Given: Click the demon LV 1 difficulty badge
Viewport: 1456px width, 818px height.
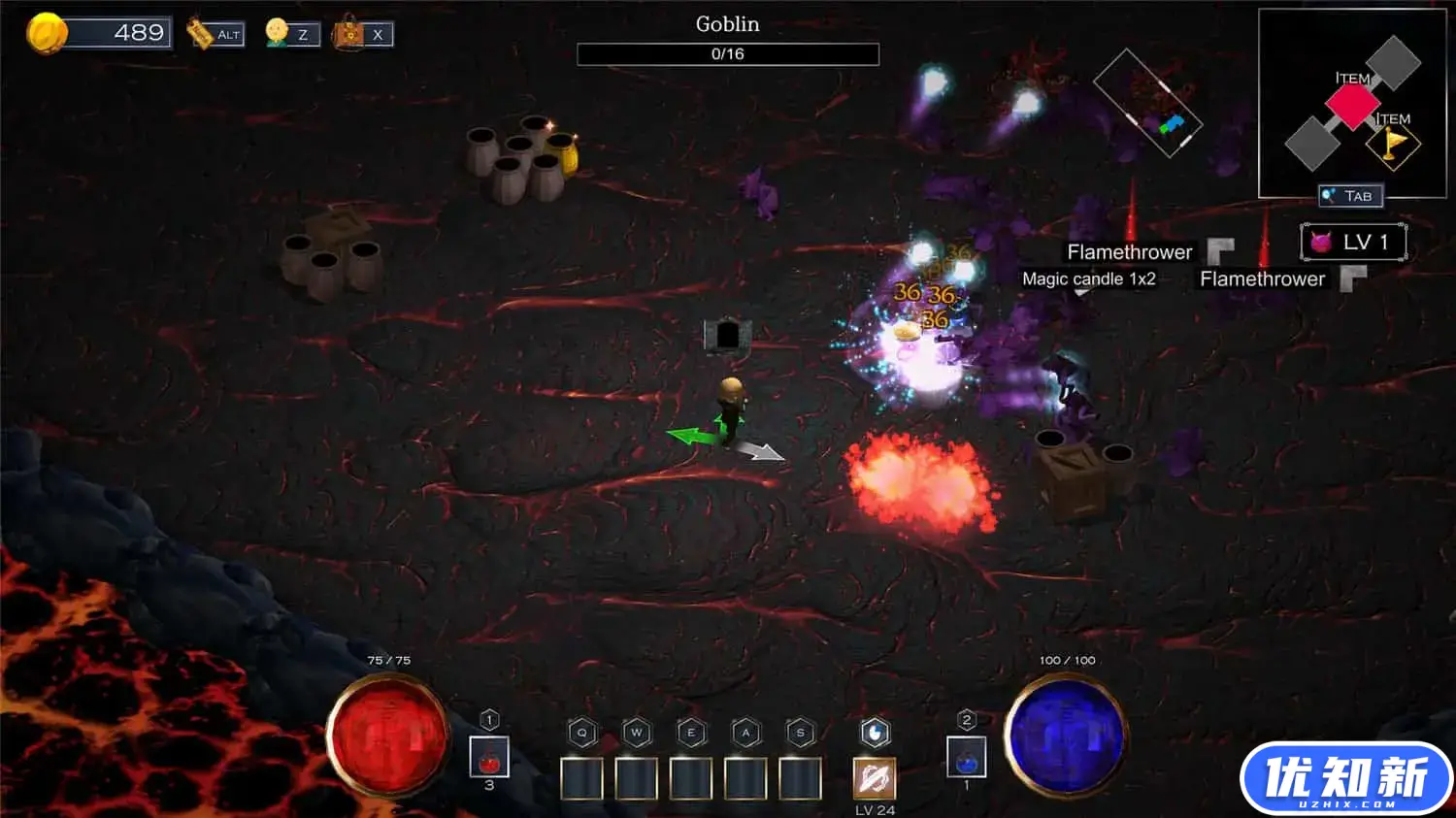Looking at the screenshot, I should point(1353,242).
